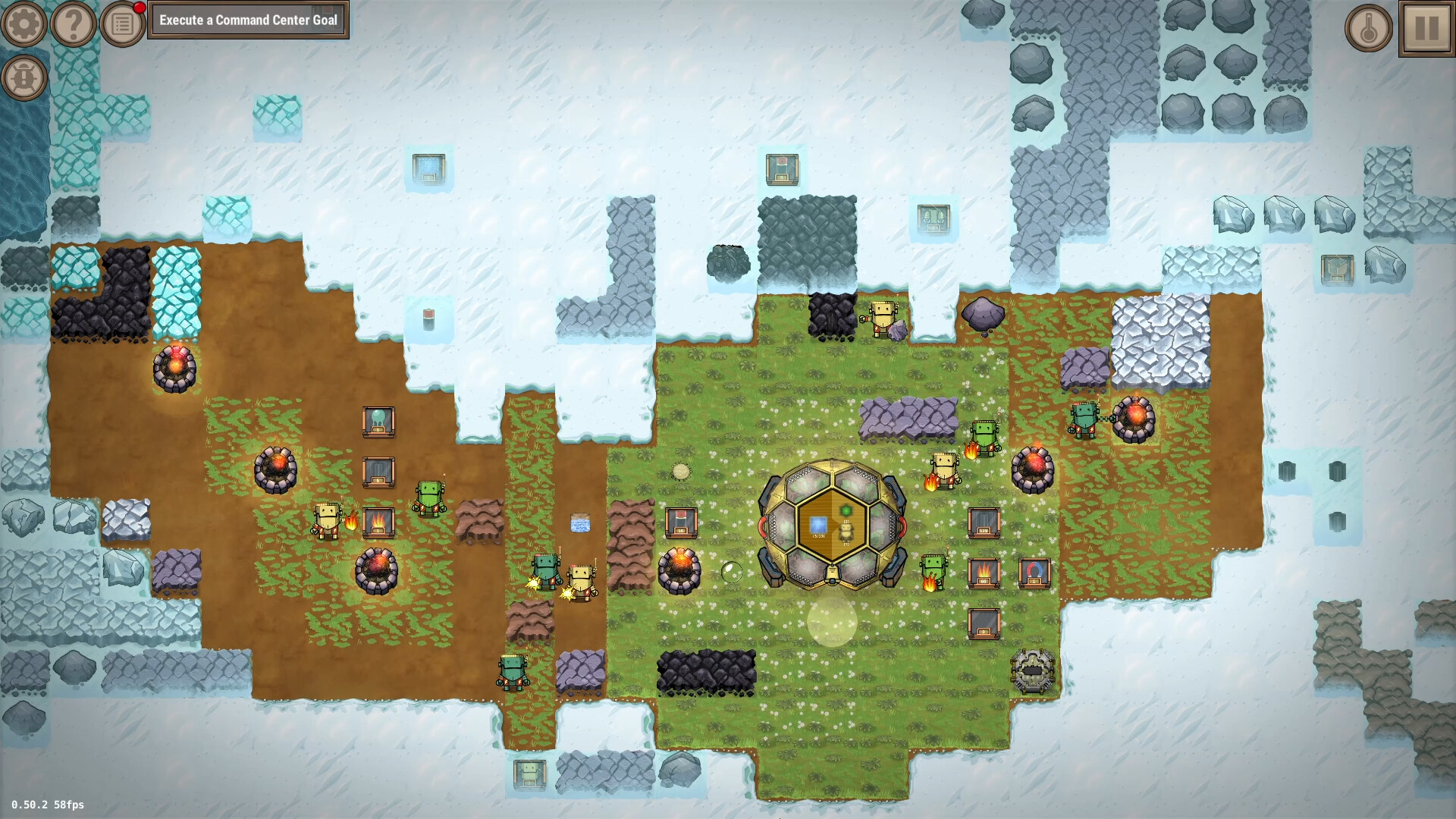
Task: Select the purple swirl crate east of the pod
Action: point(1034,570)
